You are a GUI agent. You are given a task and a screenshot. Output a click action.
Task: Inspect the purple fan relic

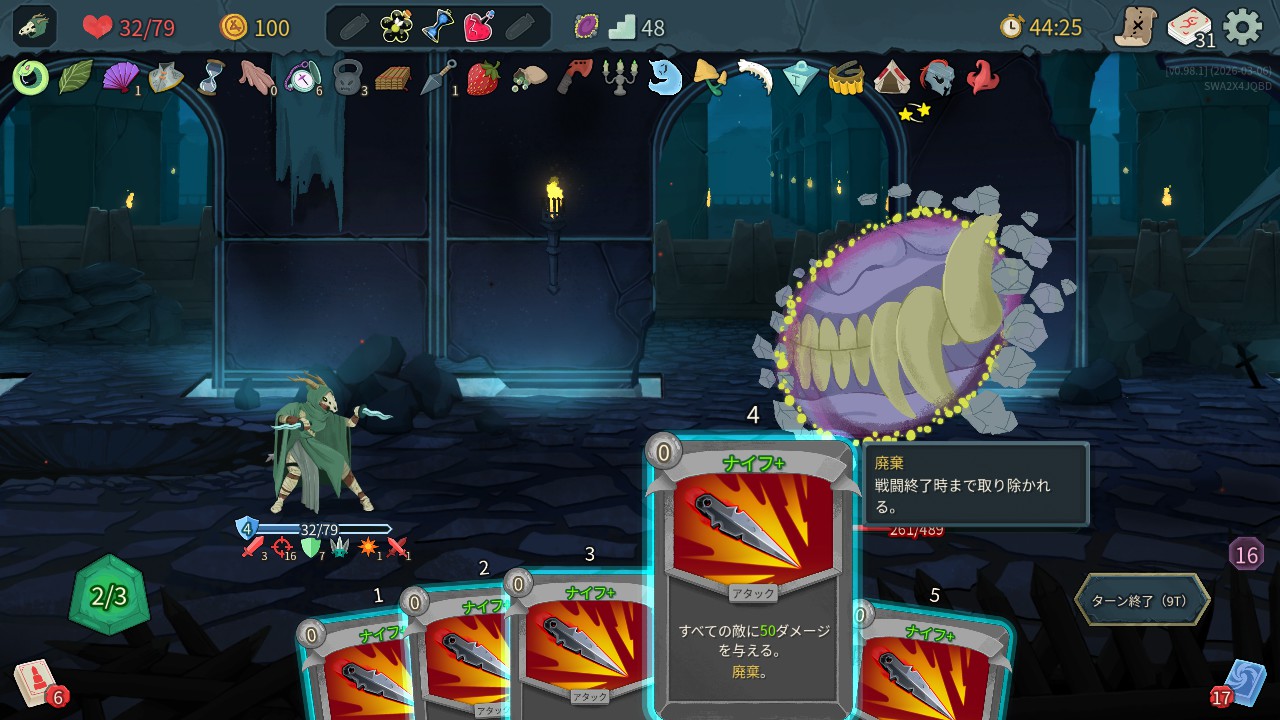[x=120, y=77]
